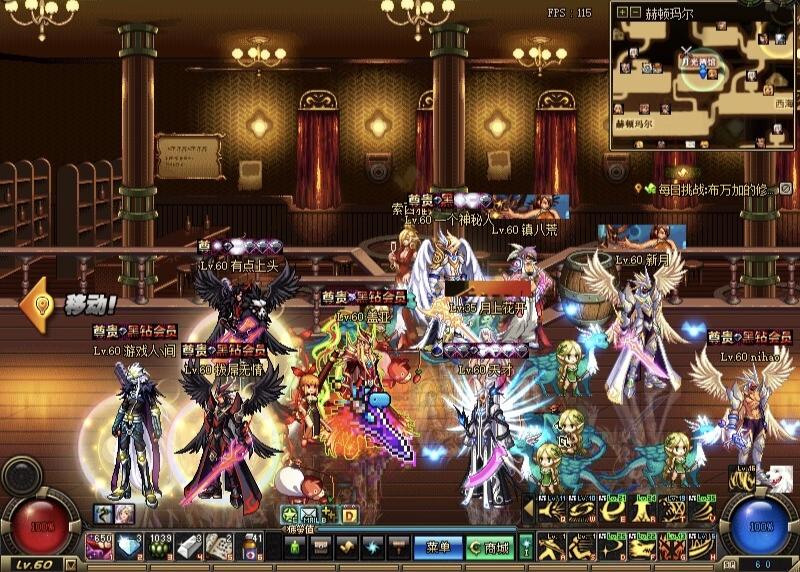800x572 pixels.
Task: Click the green star icon near the mail
Action: click(x=289, y=516)
